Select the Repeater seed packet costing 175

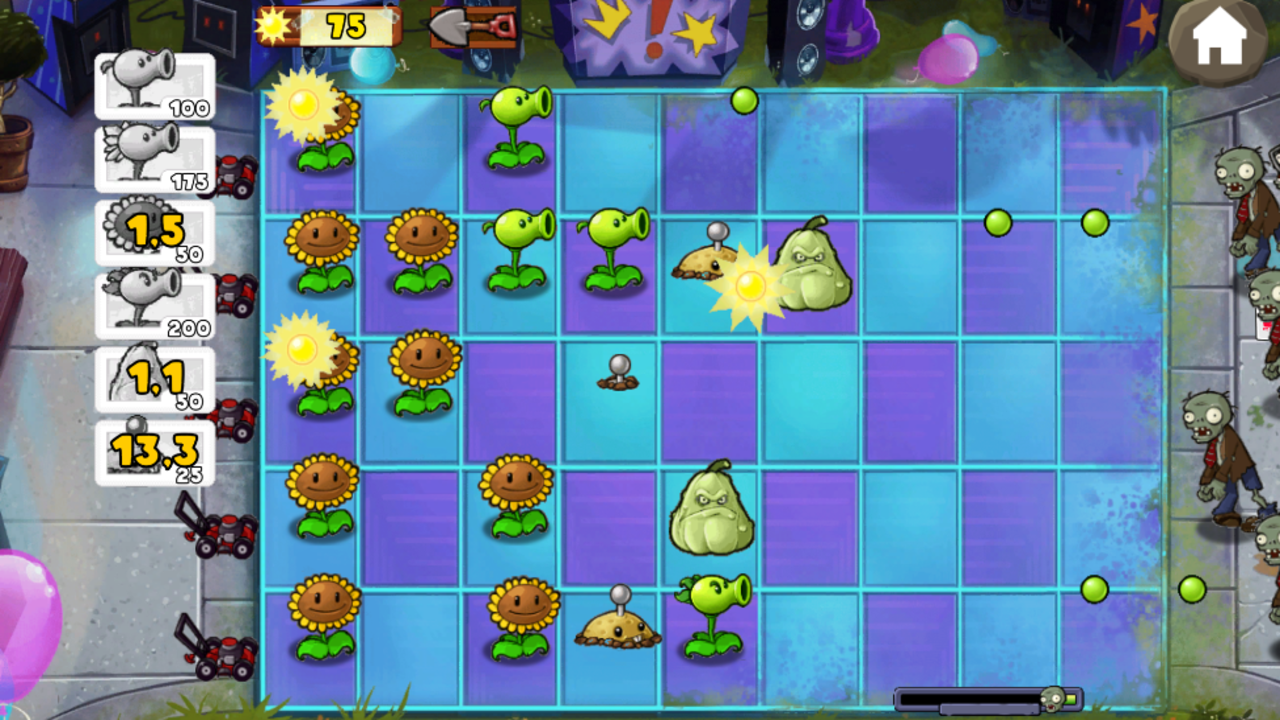(155, 160)
